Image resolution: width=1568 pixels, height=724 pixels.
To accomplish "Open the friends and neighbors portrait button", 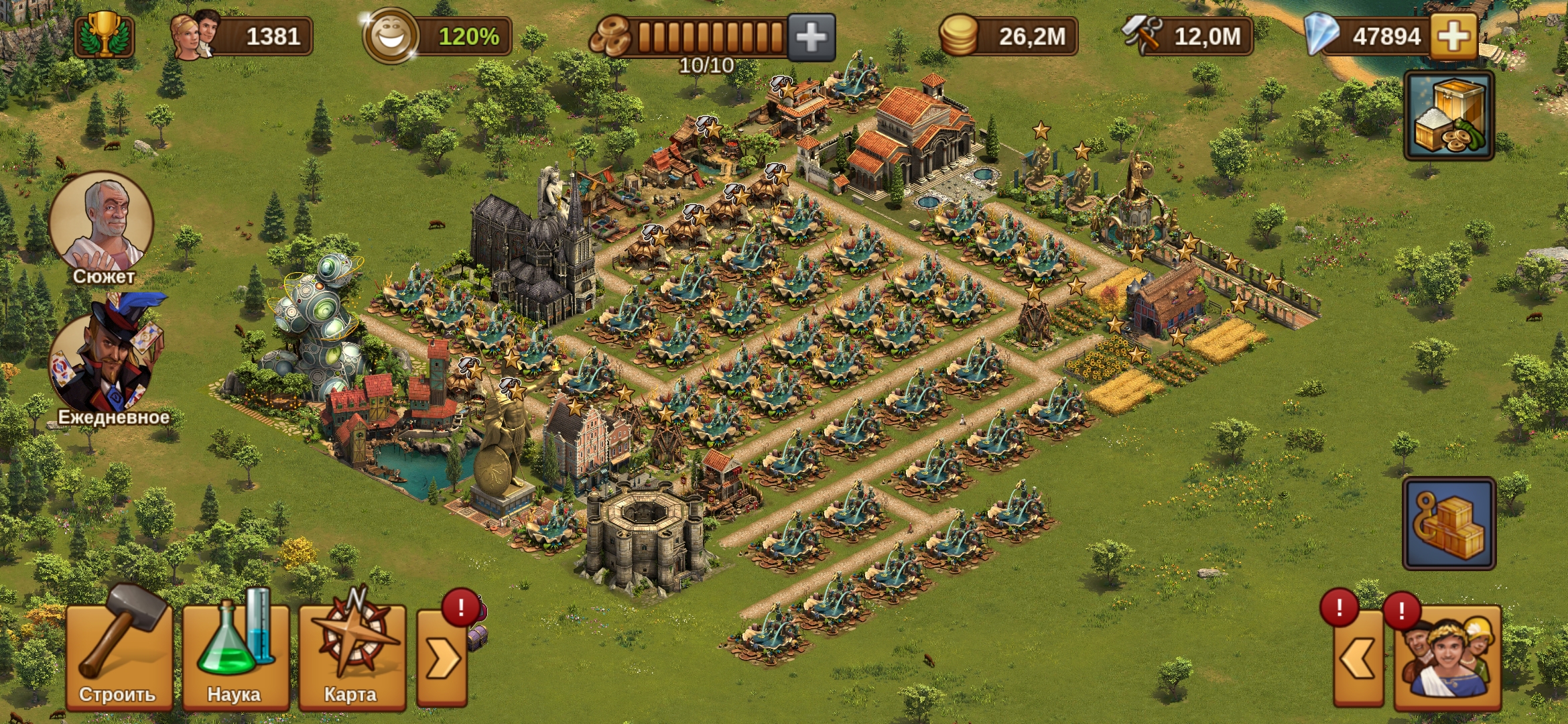I will tap(1447, 658).
